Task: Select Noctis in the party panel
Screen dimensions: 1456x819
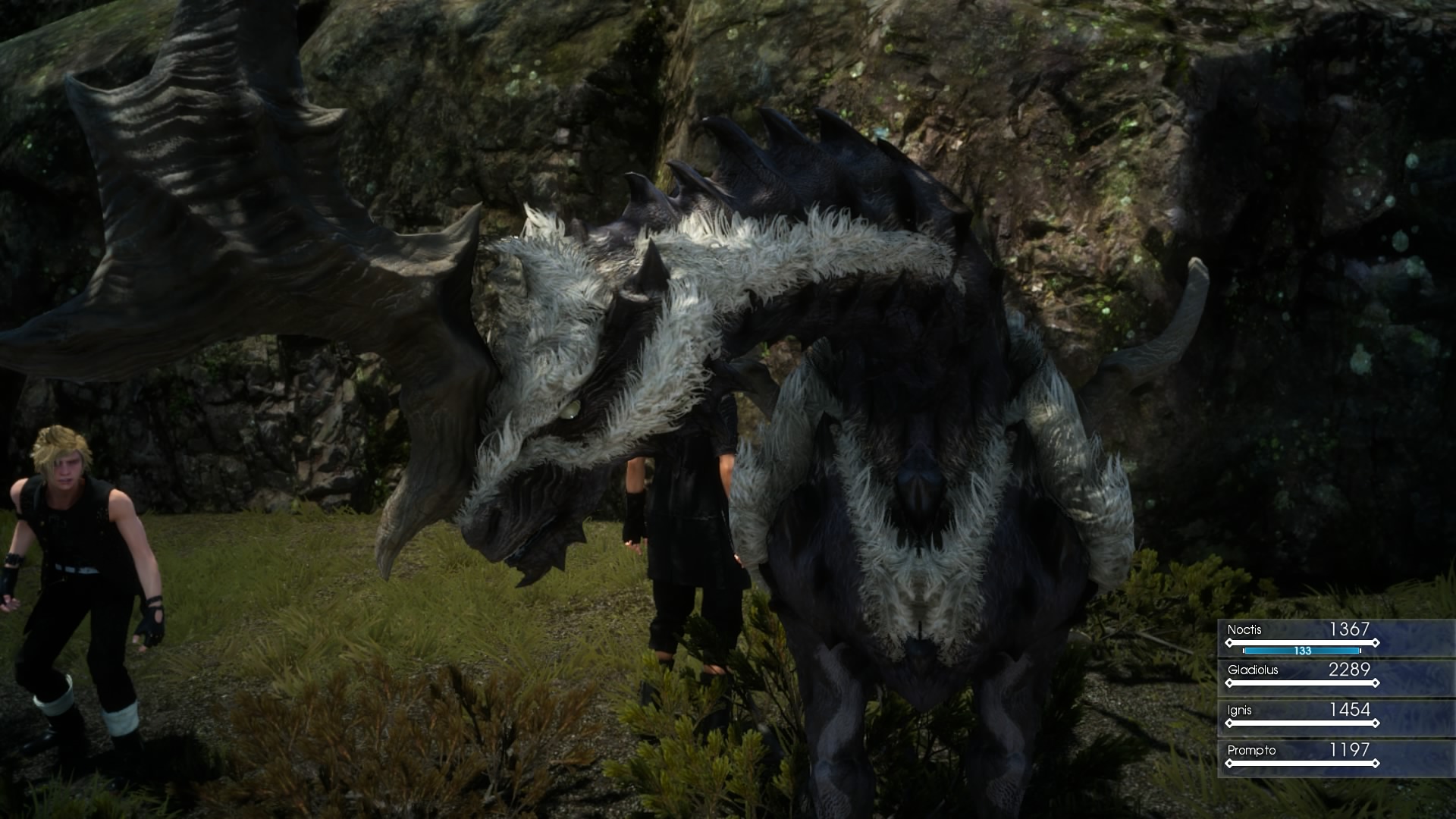Action: (1301, 637)
